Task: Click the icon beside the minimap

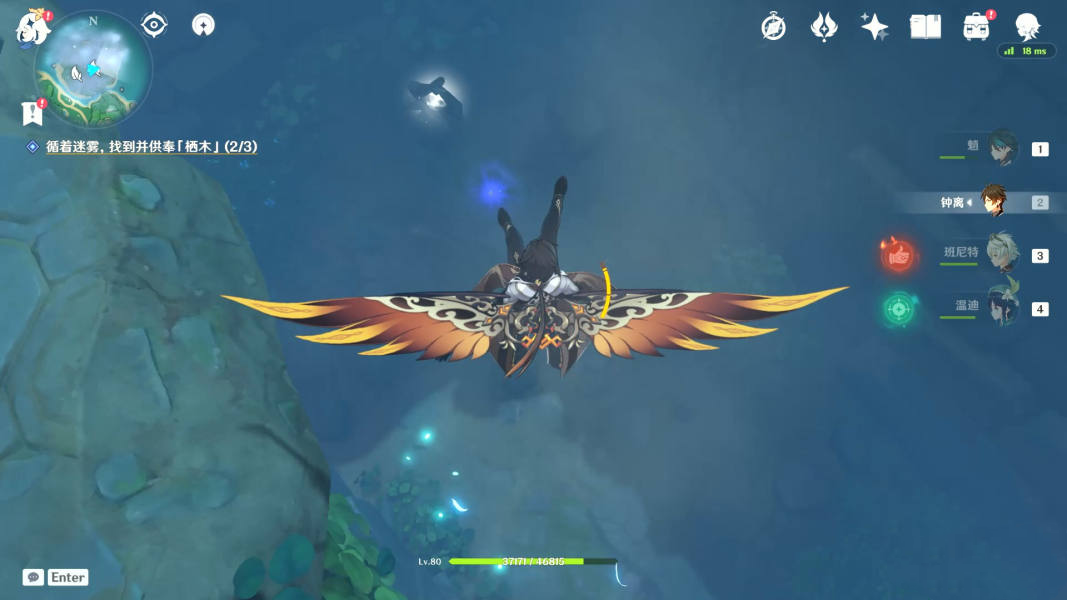Action: (x=203, y=25)
